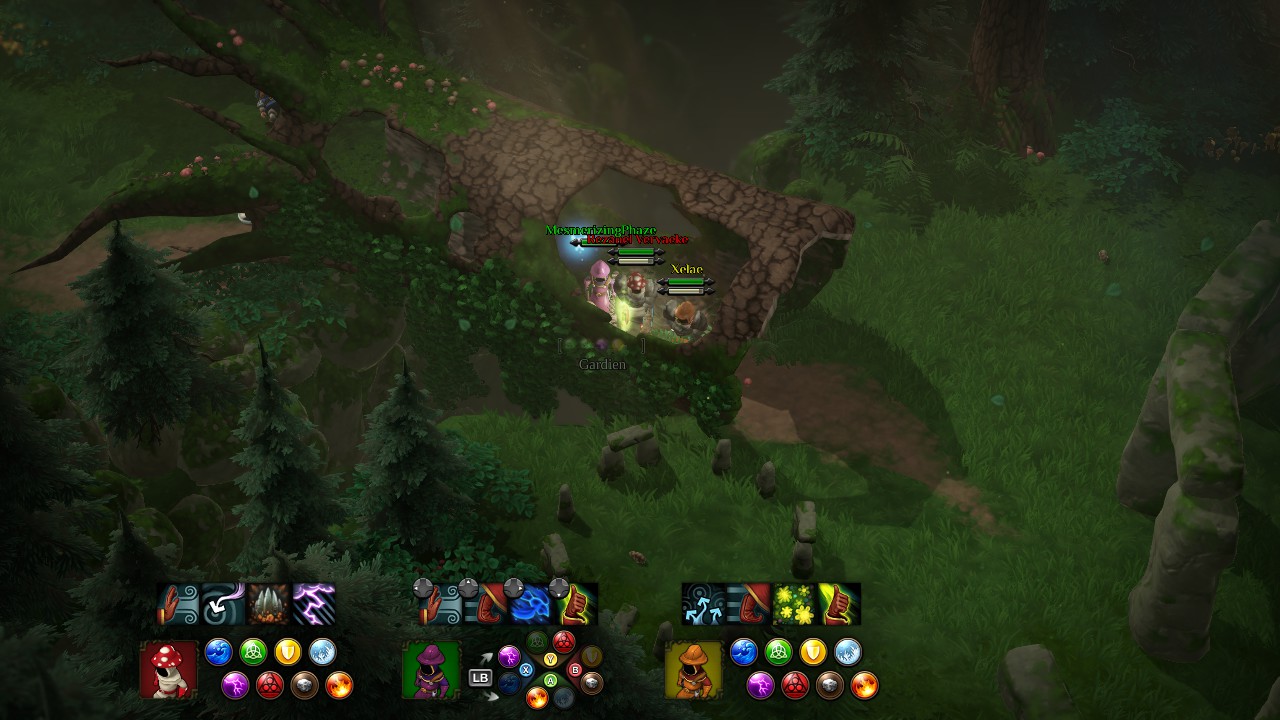Cycle the leftmost d-pad spell selector
The height and width of the screenshot is (720, 1280).
coord(424,588)
